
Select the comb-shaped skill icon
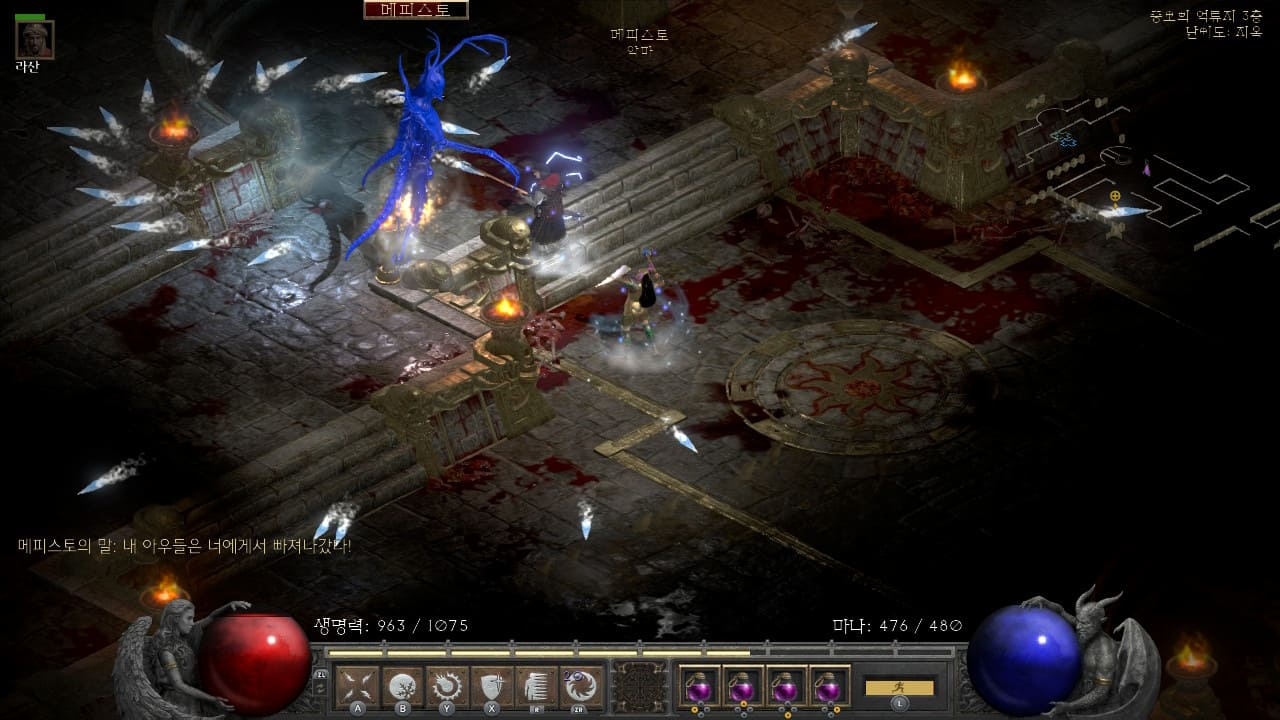(x=536, y=686)
